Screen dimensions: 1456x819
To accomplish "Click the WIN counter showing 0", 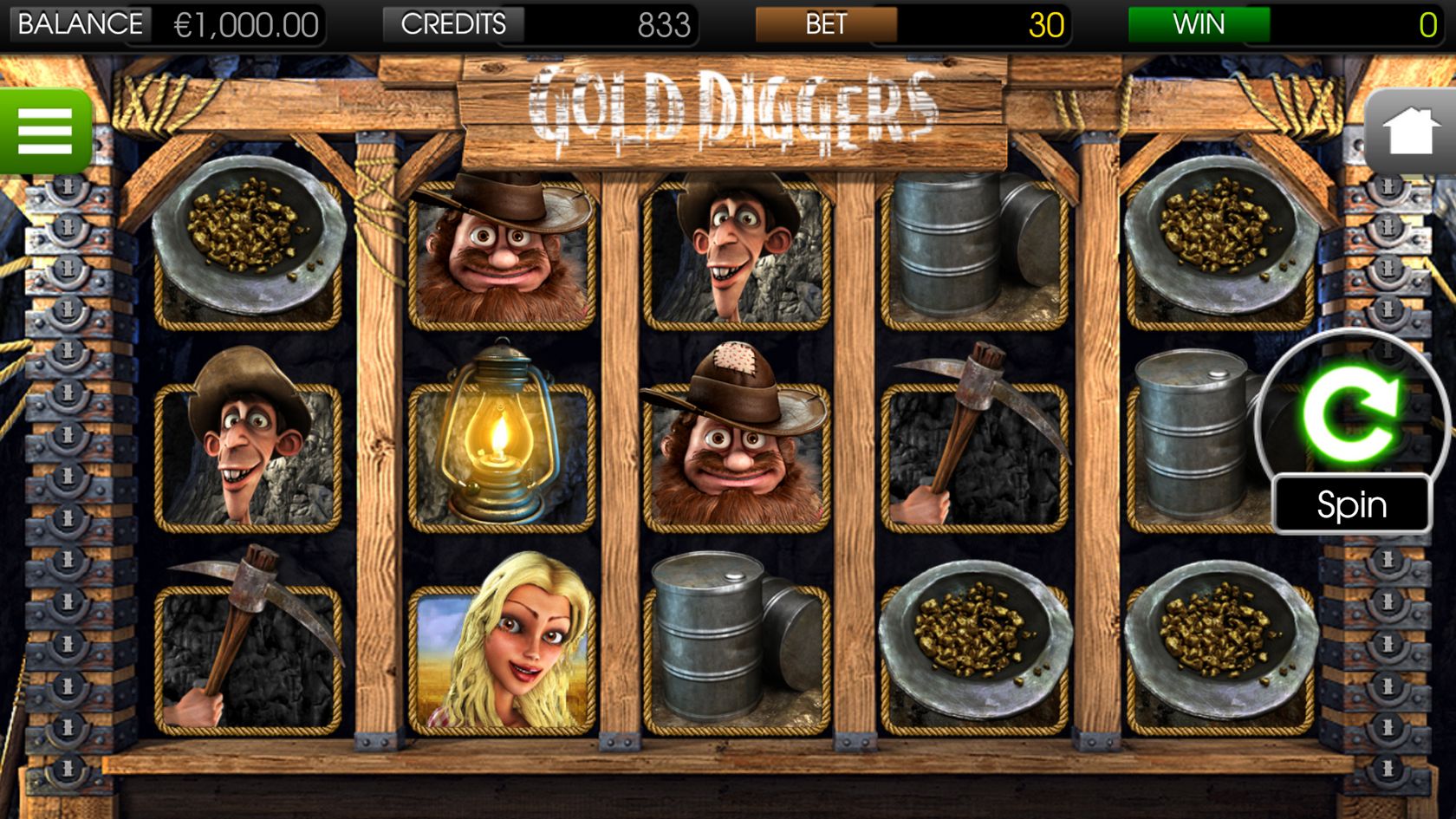I will 1428,23.
